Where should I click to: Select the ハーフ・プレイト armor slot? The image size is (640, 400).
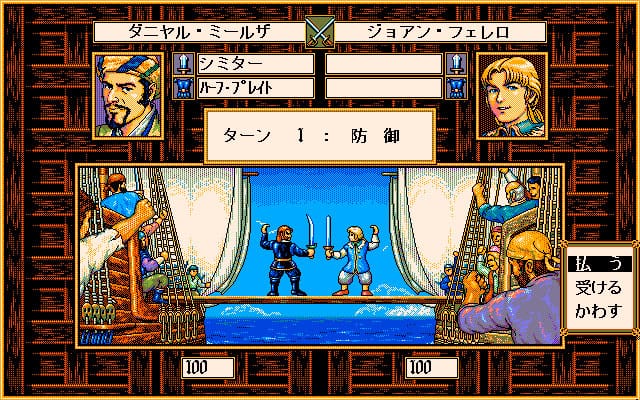(x=255, y=88)
